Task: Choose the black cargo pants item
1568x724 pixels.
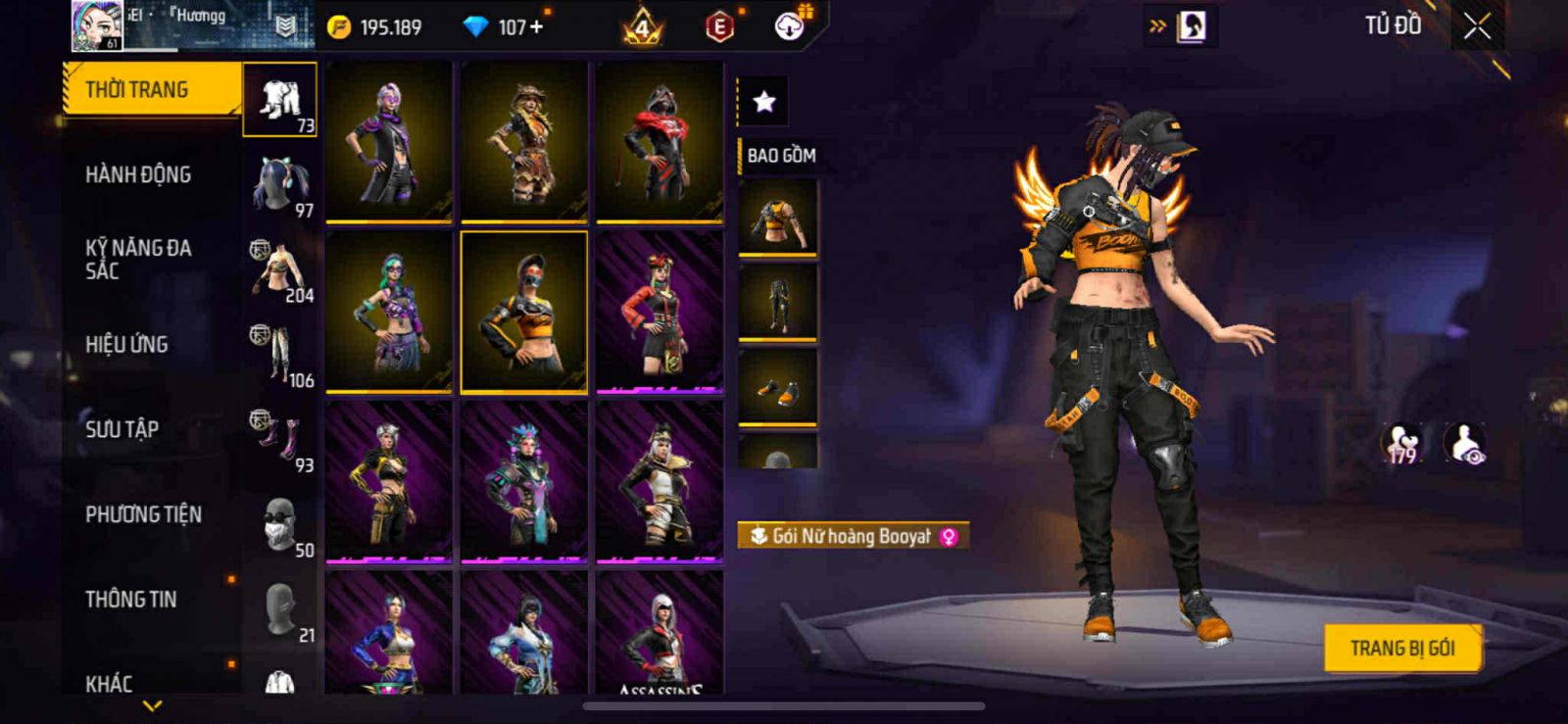Action: pos(777,302)
